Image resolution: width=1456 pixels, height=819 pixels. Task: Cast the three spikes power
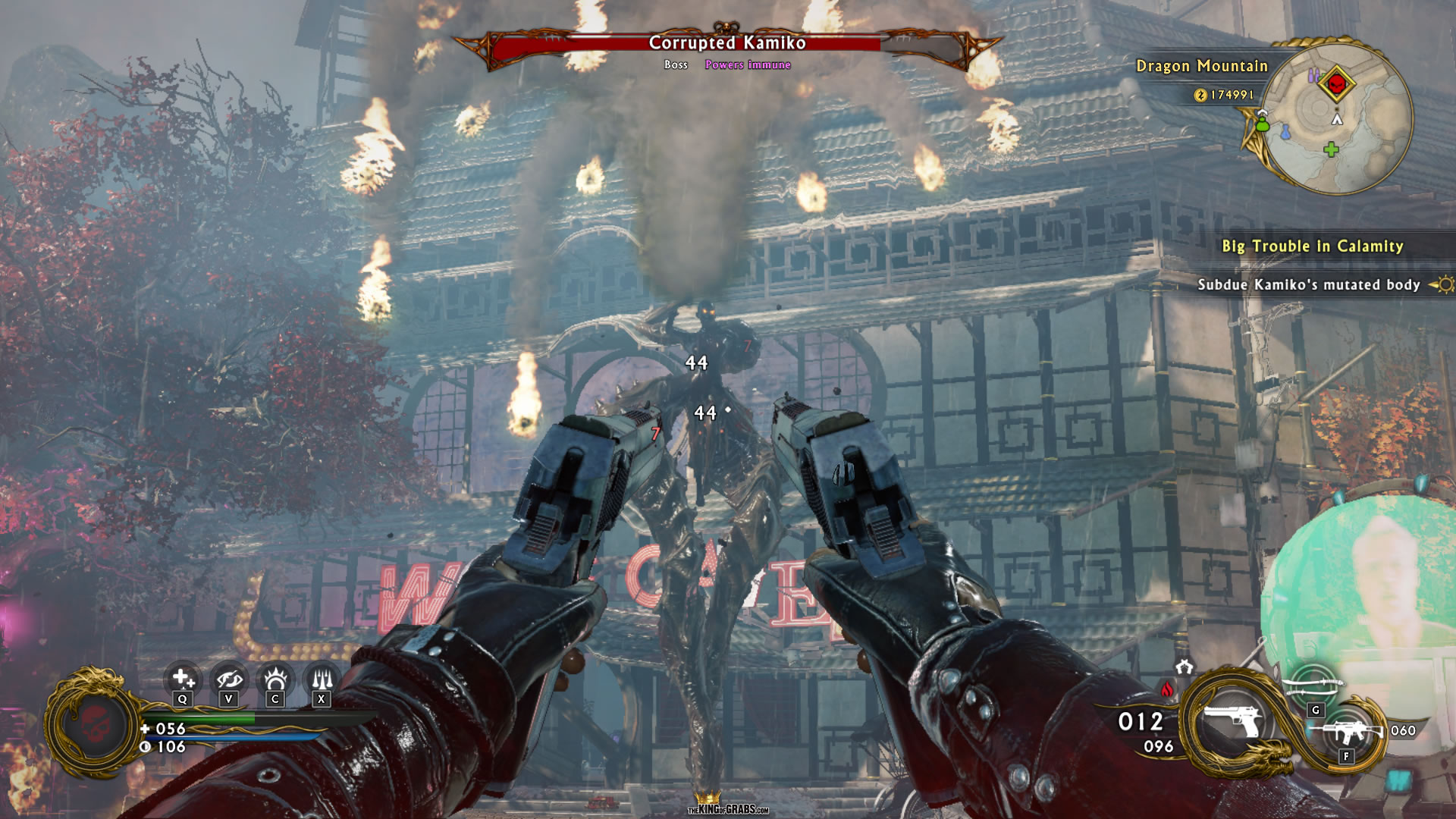click(x=322, y=677)
